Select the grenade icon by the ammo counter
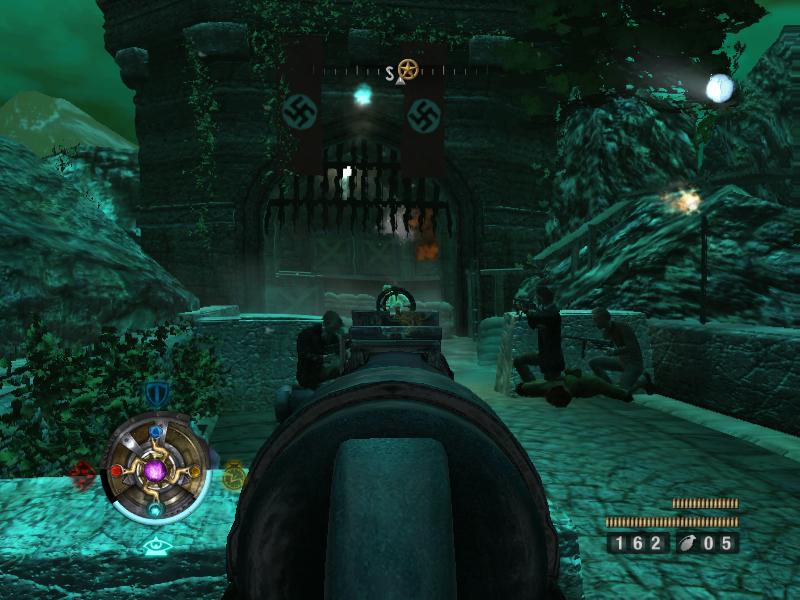This screenshot has width=800, height=600. click(690, 544)
